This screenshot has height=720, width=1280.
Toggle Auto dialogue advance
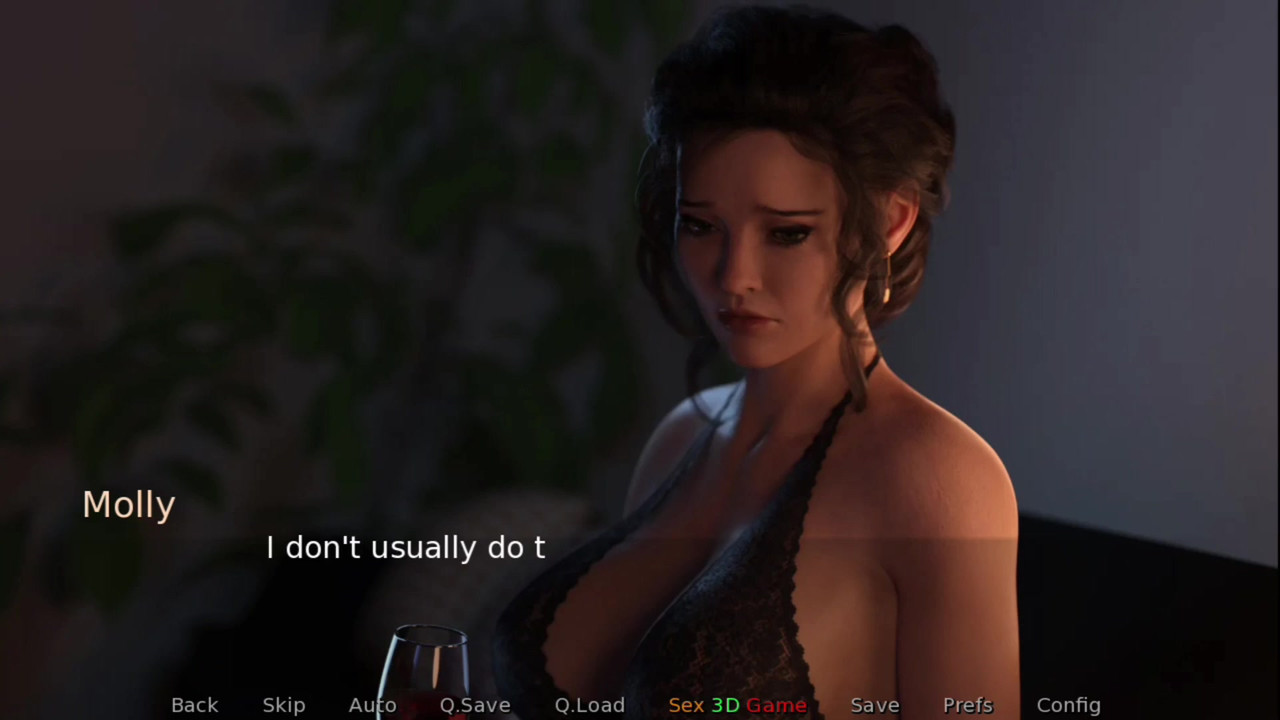pos(372,705)
